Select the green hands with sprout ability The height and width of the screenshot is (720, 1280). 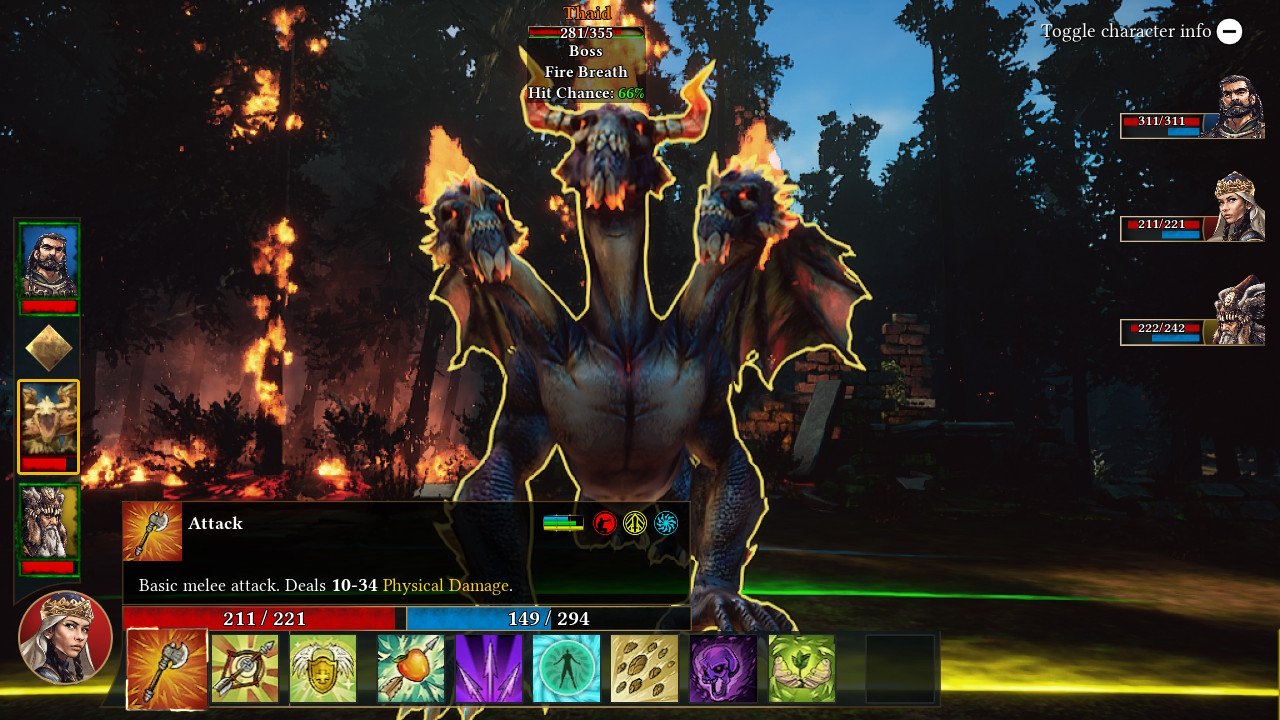[801, 669]
